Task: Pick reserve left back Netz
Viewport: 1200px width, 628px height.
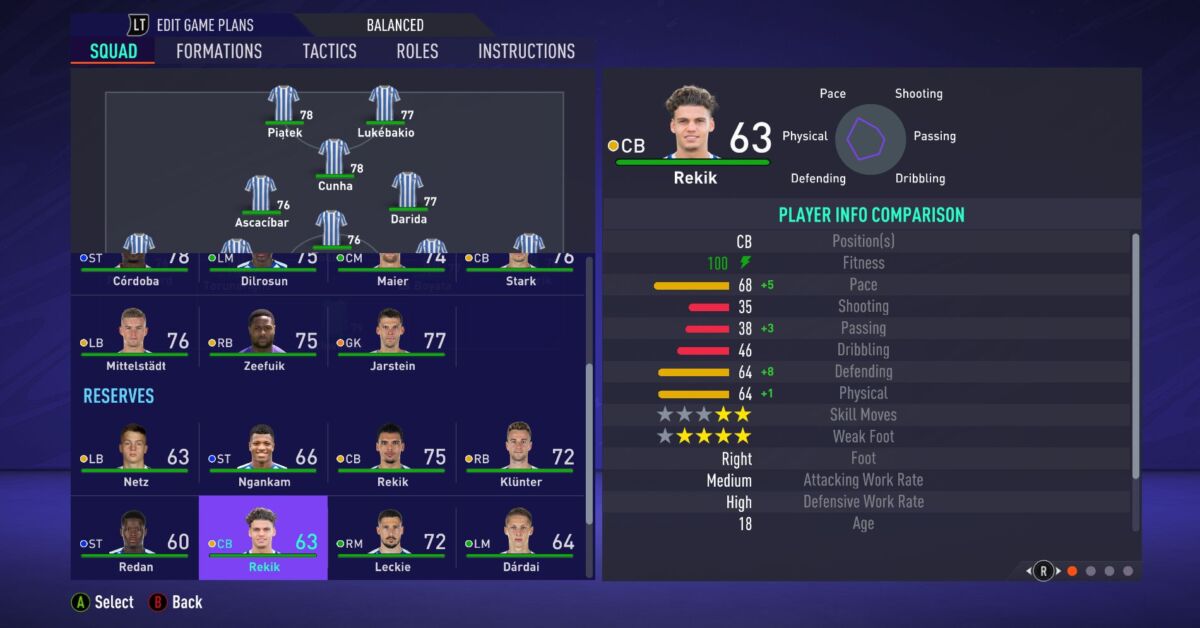Action: point(134,454)
